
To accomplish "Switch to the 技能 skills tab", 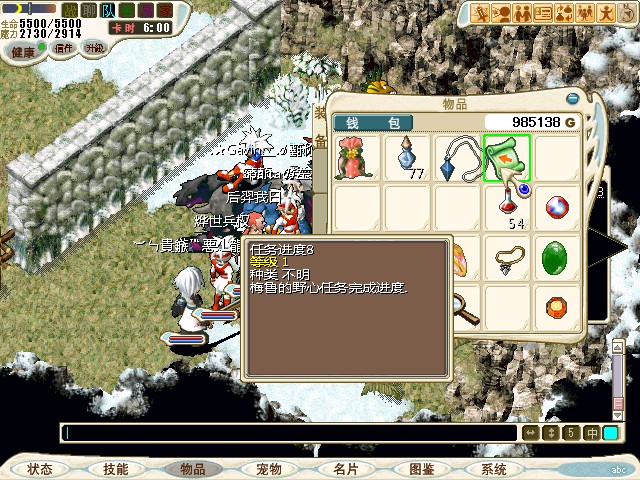I will [x=116, y=469].
